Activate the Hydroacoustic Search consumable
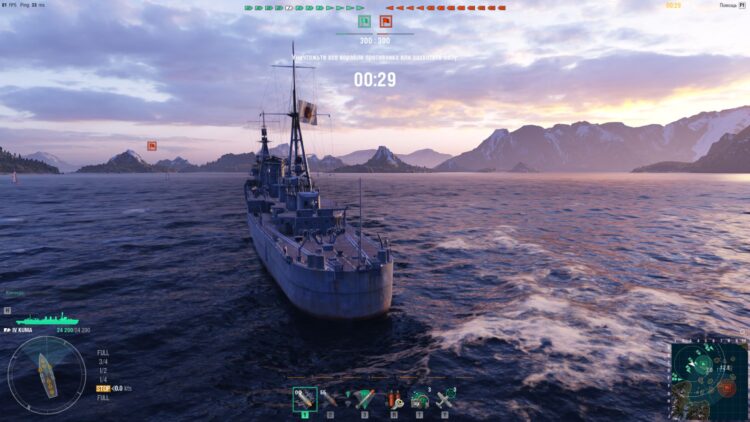 click(x=420, y=399)
